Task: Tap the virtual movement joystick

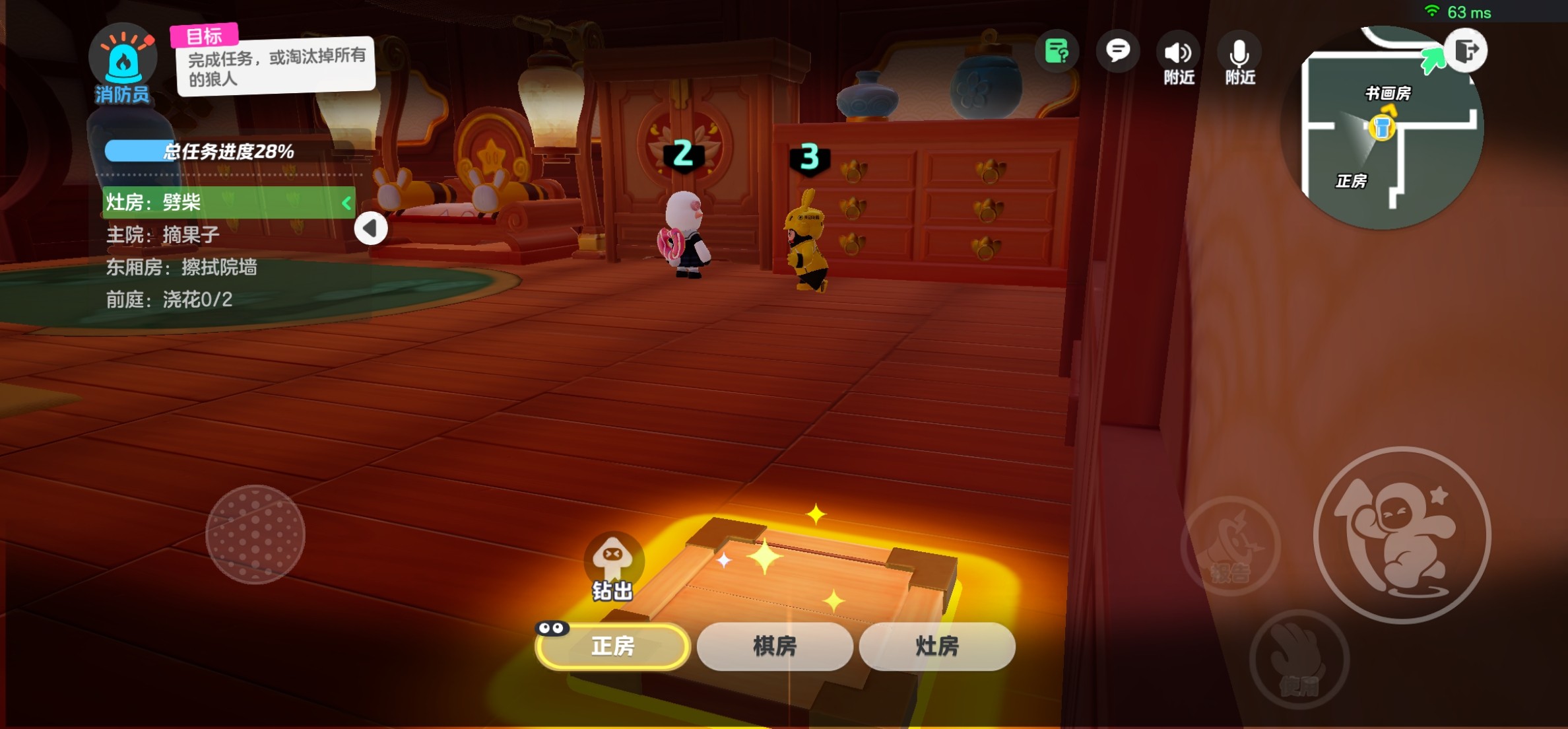Action: [x=255, y=534]
